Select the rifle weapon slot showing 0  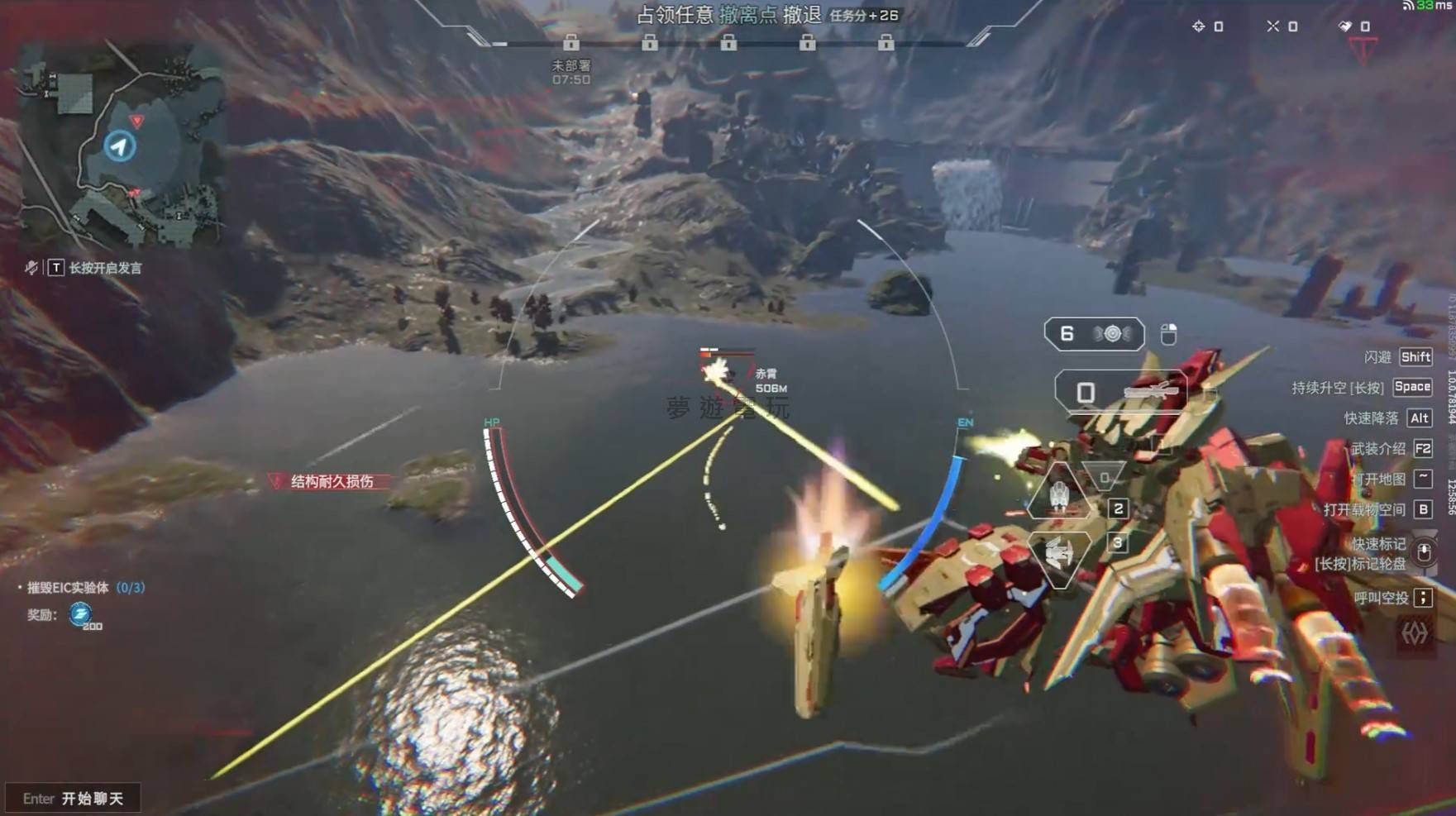pyautogui.click(x=1120, y=392)
